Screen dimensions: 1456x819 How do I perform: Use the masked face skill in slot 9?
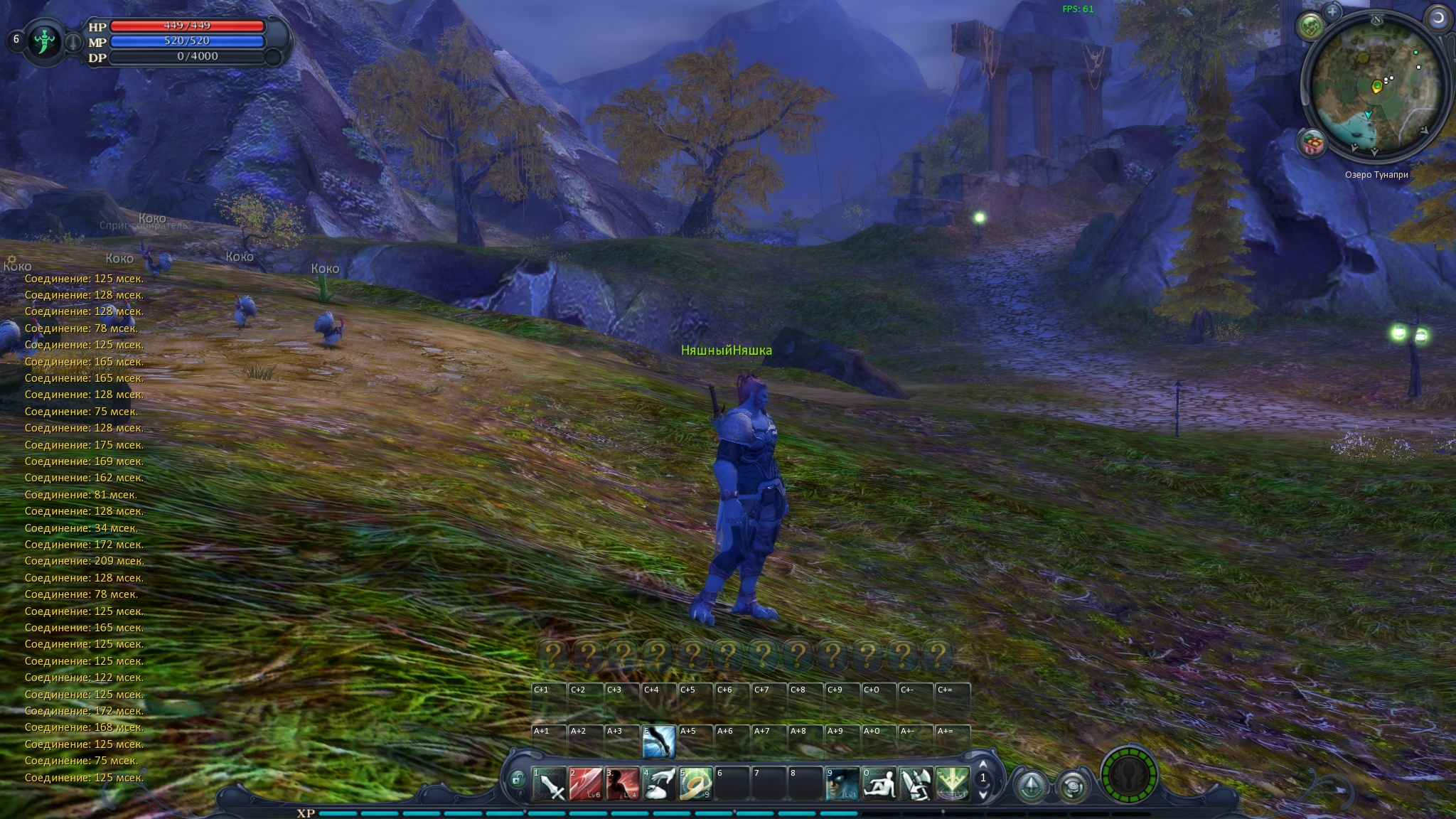842,783
